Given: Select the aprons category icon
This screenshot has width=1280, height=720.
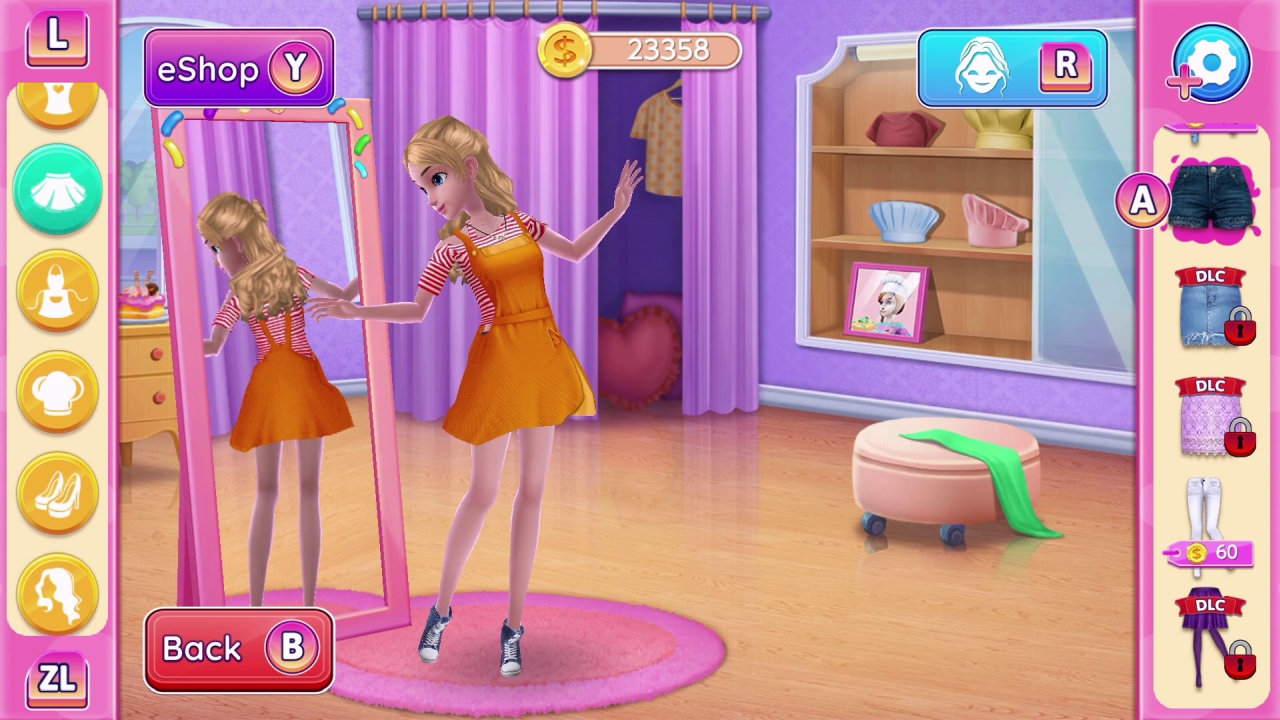Looking at the screenshot, I should coord(57,290).
